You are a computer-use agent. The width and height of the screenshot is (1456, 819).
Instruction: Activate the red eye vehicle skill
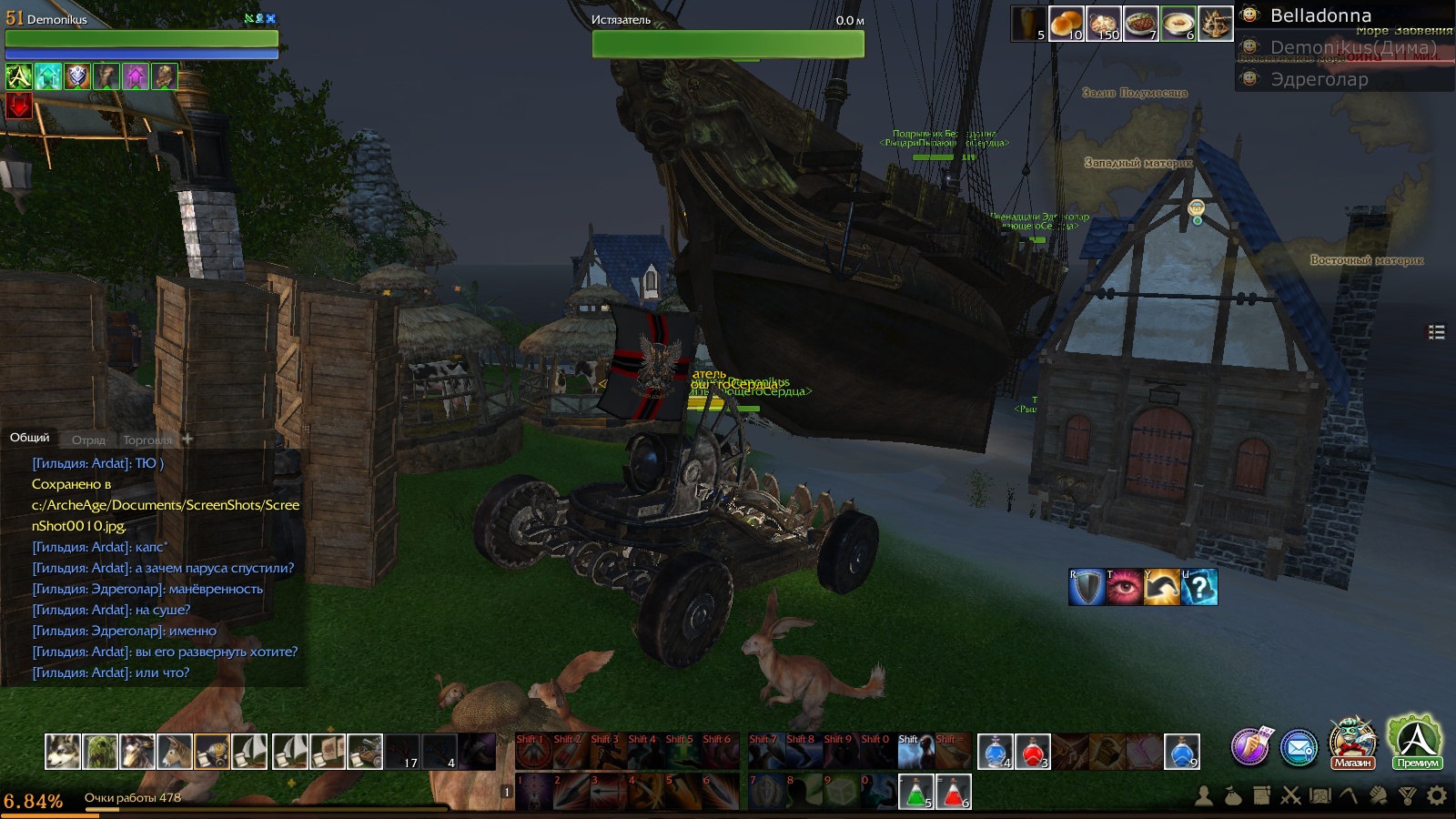(x=1124, y=587)
